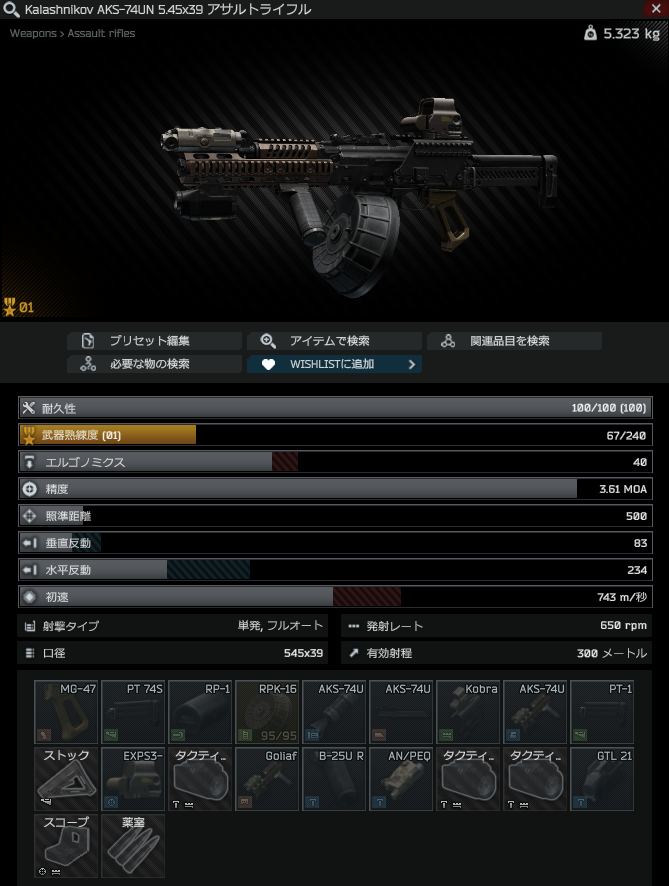
Task: Select the MG-47 pistol grip slot
Action: (x=66, y=712)
